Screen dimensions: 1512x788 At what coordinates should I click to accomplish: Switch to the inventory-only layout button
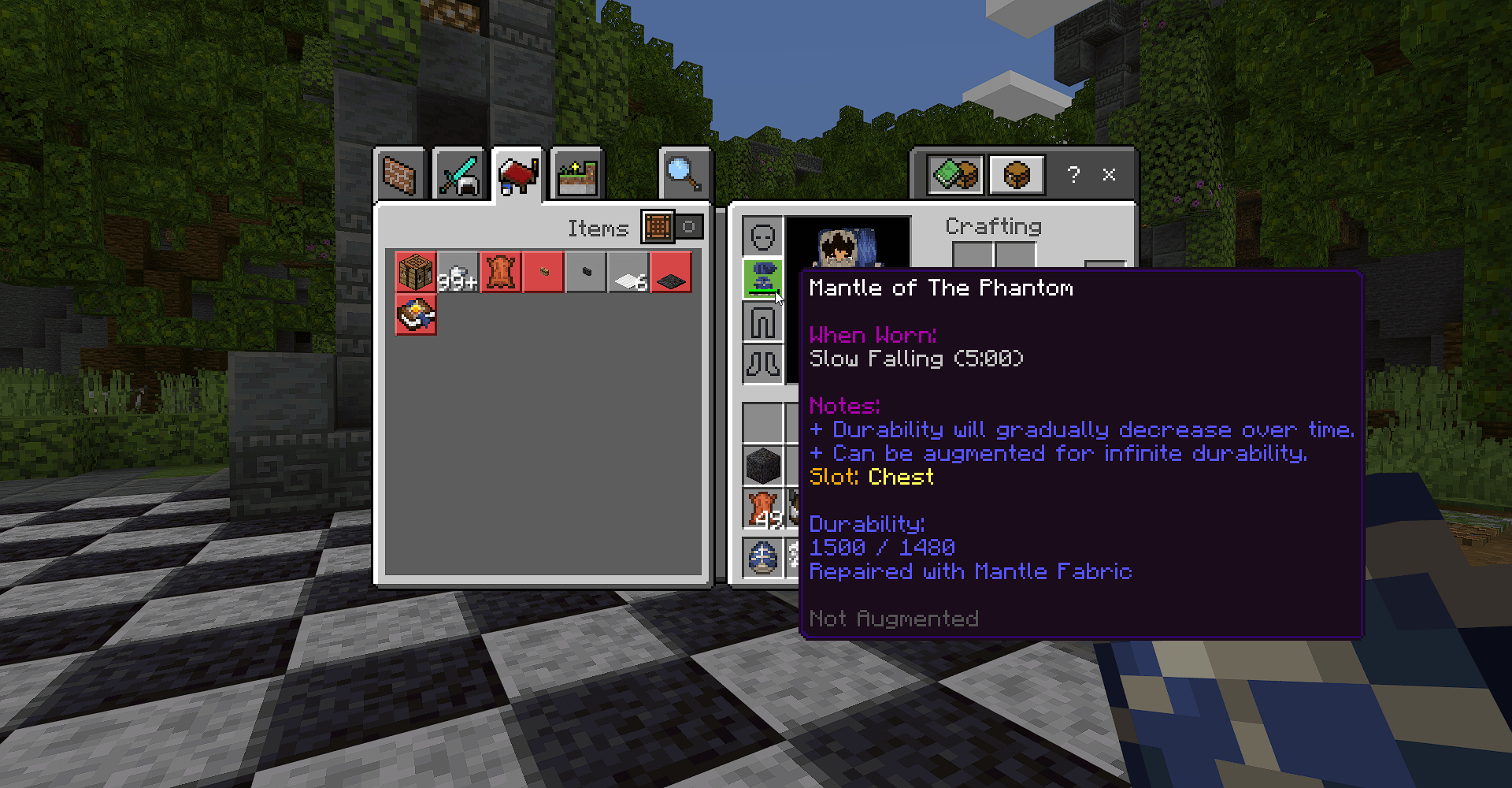pyautogui.click(x=1017, y=174)
